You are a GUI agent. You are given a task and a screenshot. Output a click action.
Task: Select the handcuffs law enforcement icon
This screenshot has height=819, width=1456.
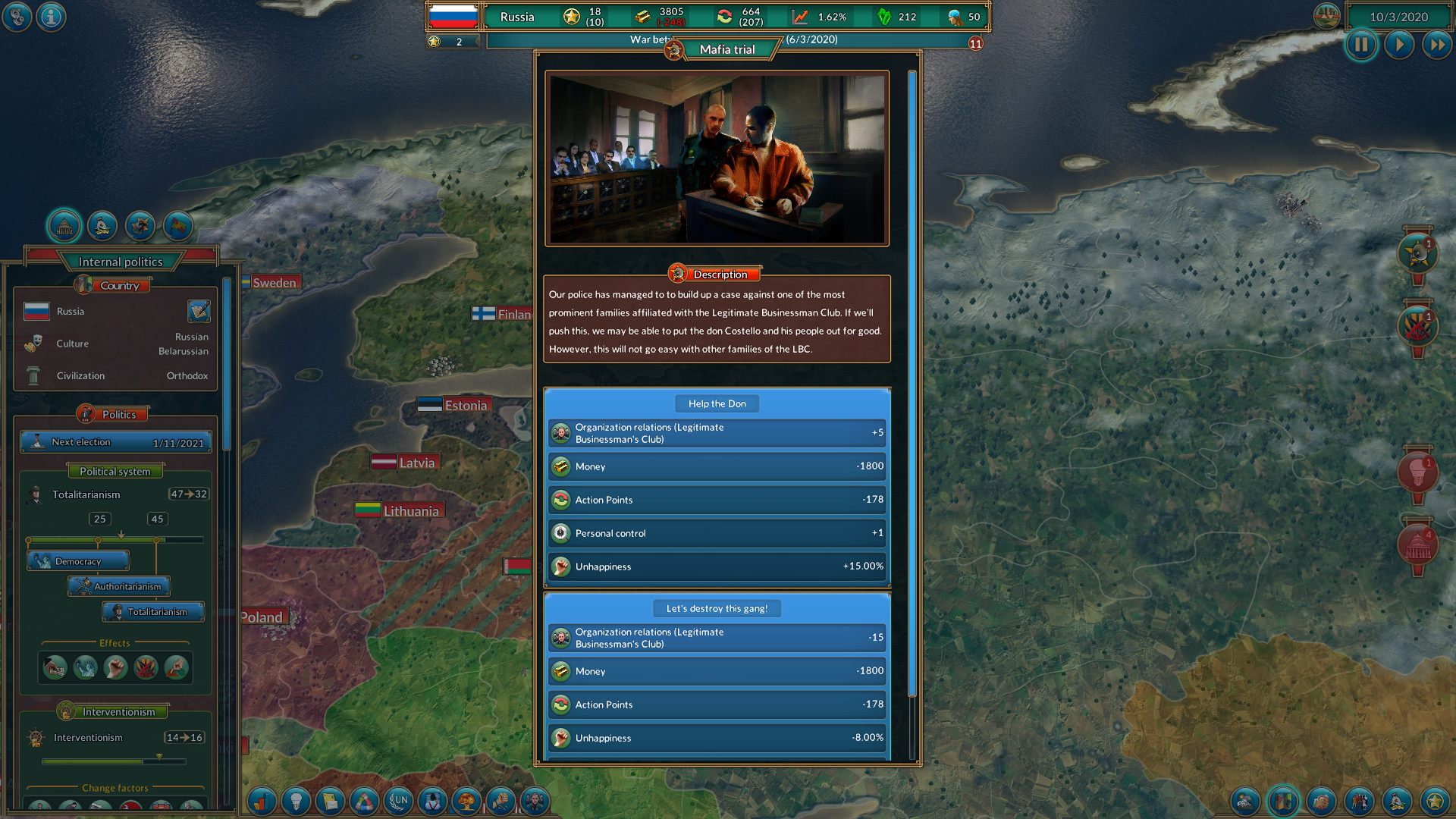(x=499, y=801)
